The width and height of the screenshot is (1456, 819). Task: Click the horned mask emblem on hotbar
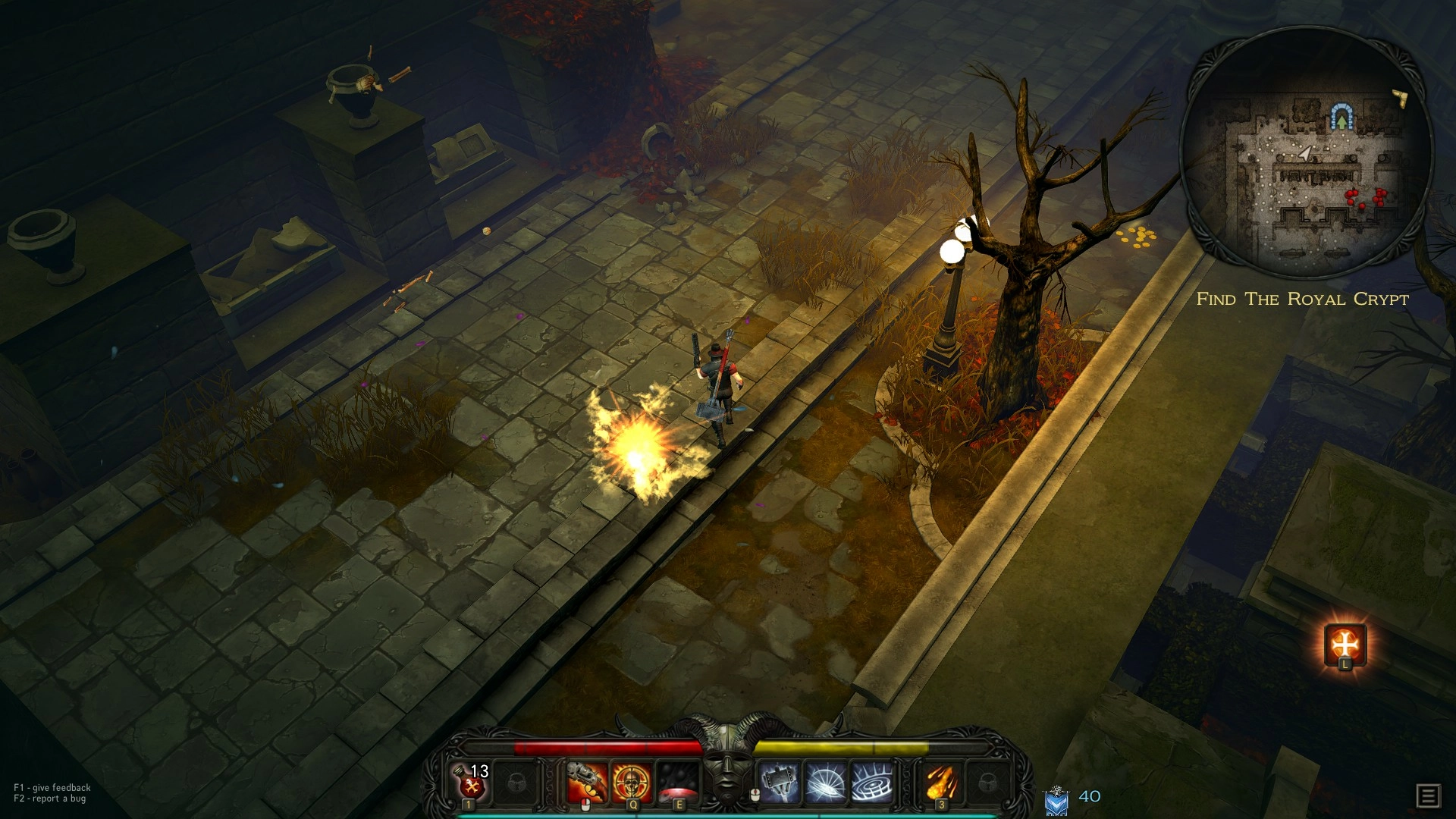coord(727,766)
